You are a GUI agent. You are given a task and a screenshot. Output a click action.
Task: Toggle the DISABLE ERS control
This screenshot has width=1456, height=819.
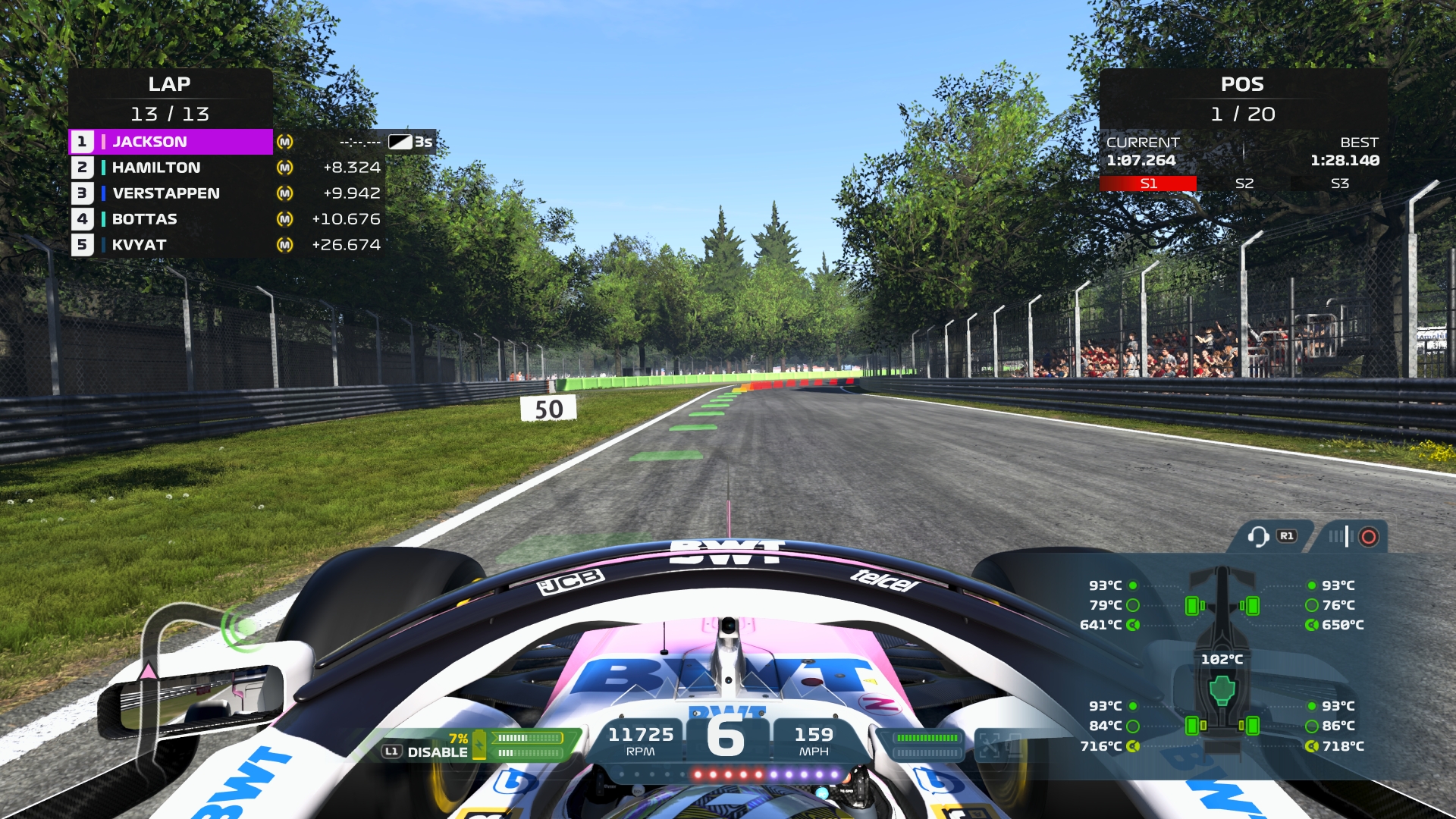[438, 752]
